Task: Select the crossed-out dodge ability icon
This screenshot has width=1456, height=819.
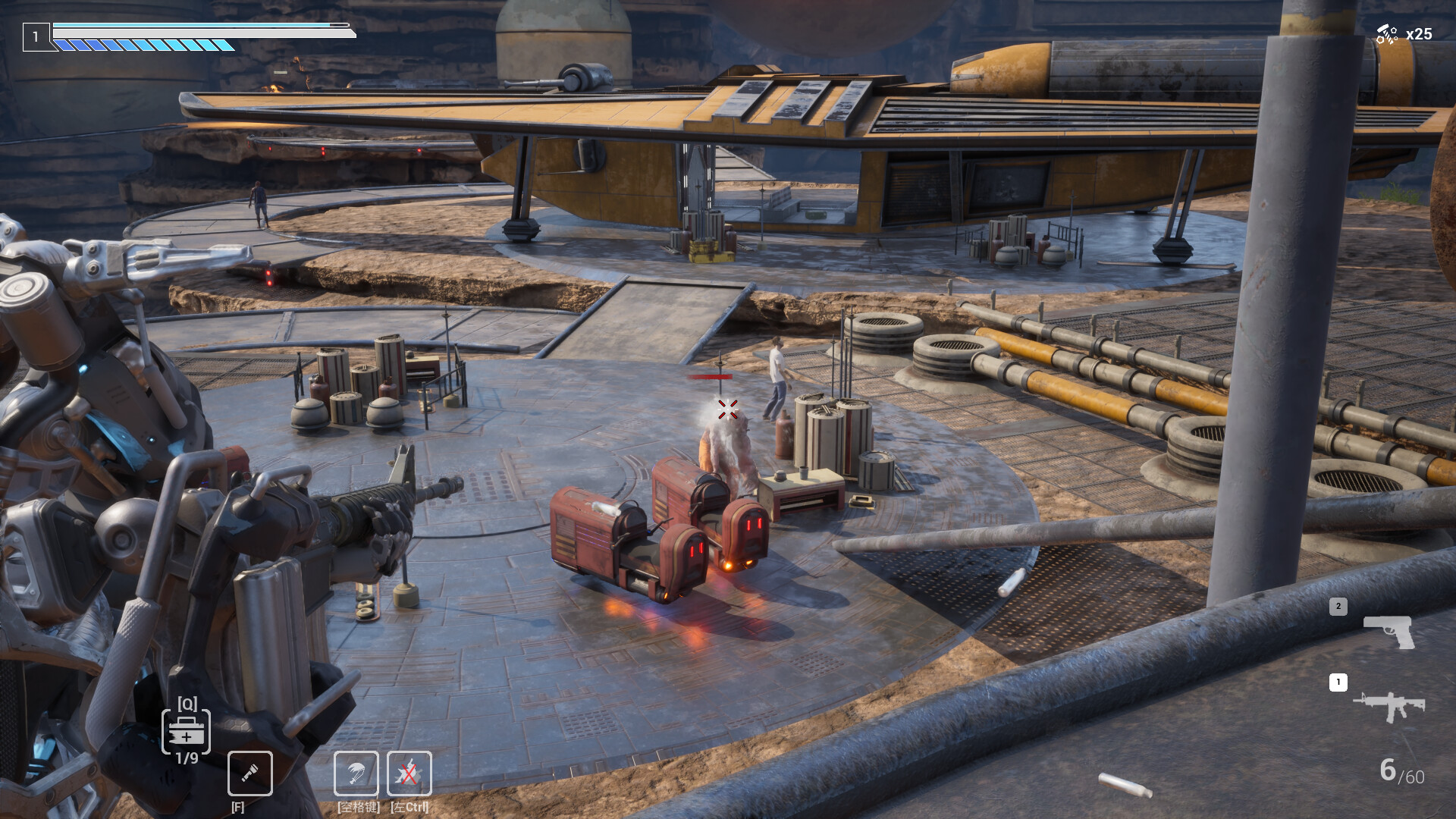Action: (409, 773)
